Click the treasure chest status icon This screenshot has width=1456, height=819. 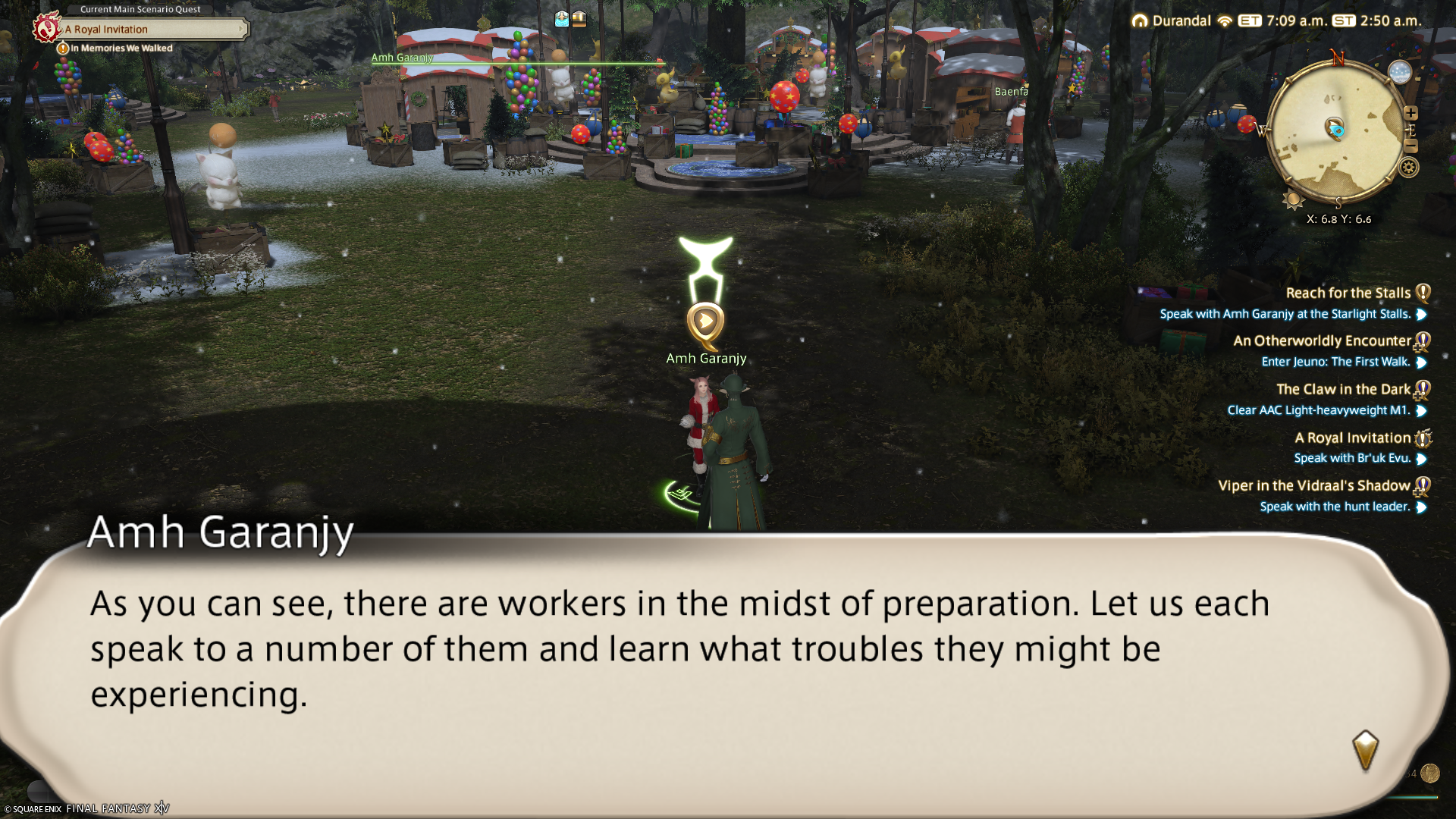(579, 19)
